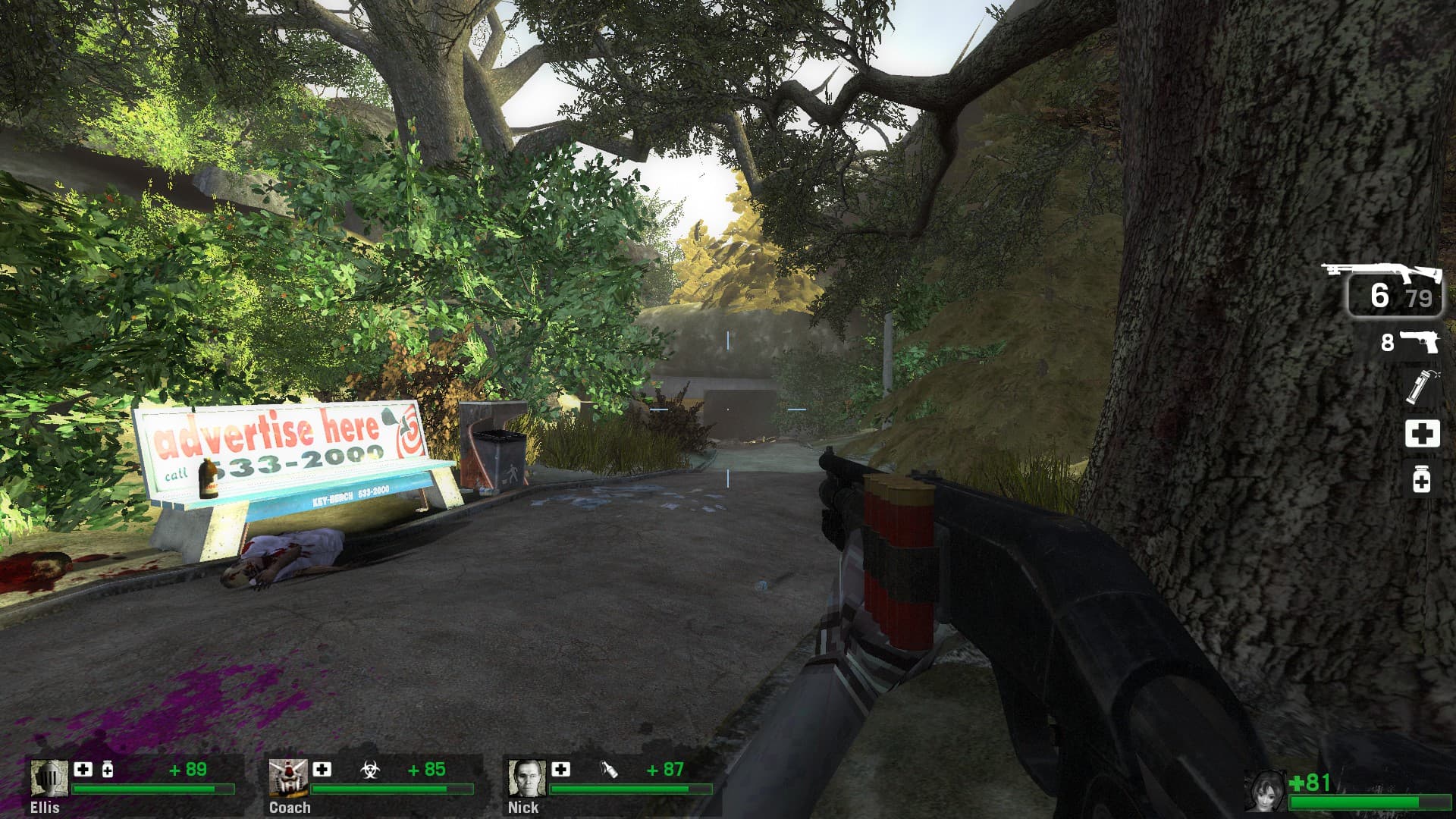Choose the first aid kit slot

tap(1422, 434)
